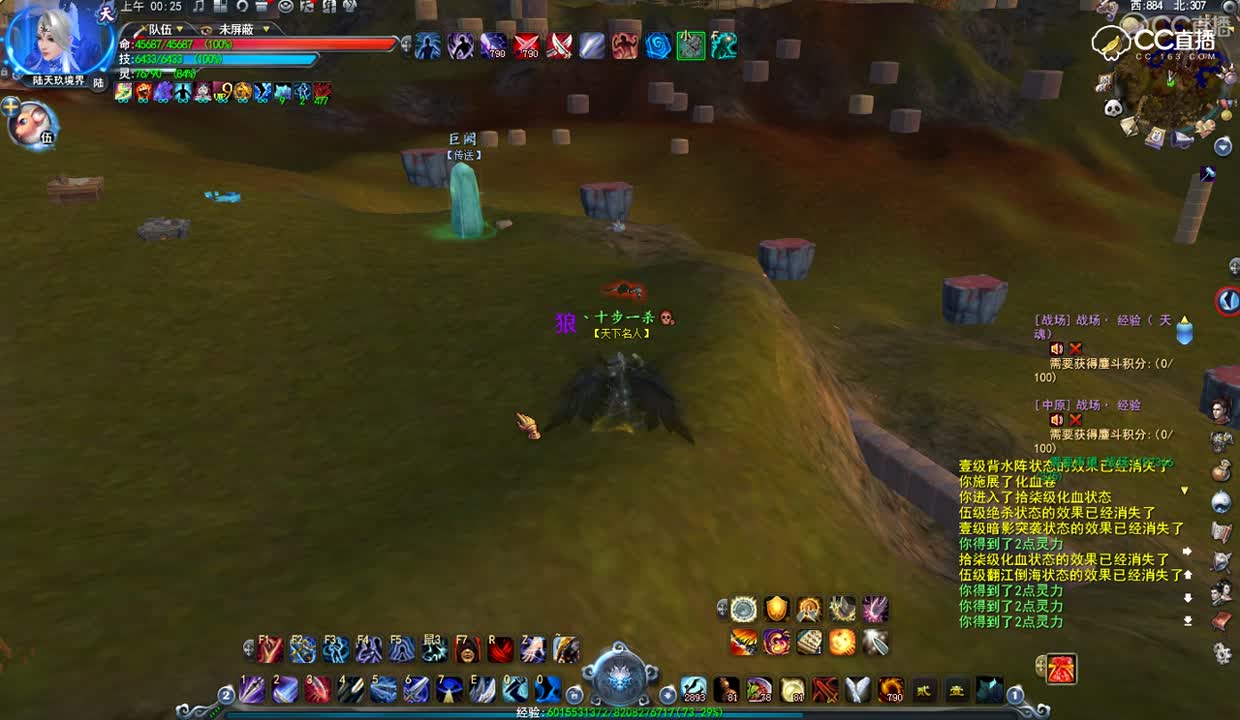1240x720 pixels.
Task: Use the fireball skill icon
Action: (x=843, y=642)
